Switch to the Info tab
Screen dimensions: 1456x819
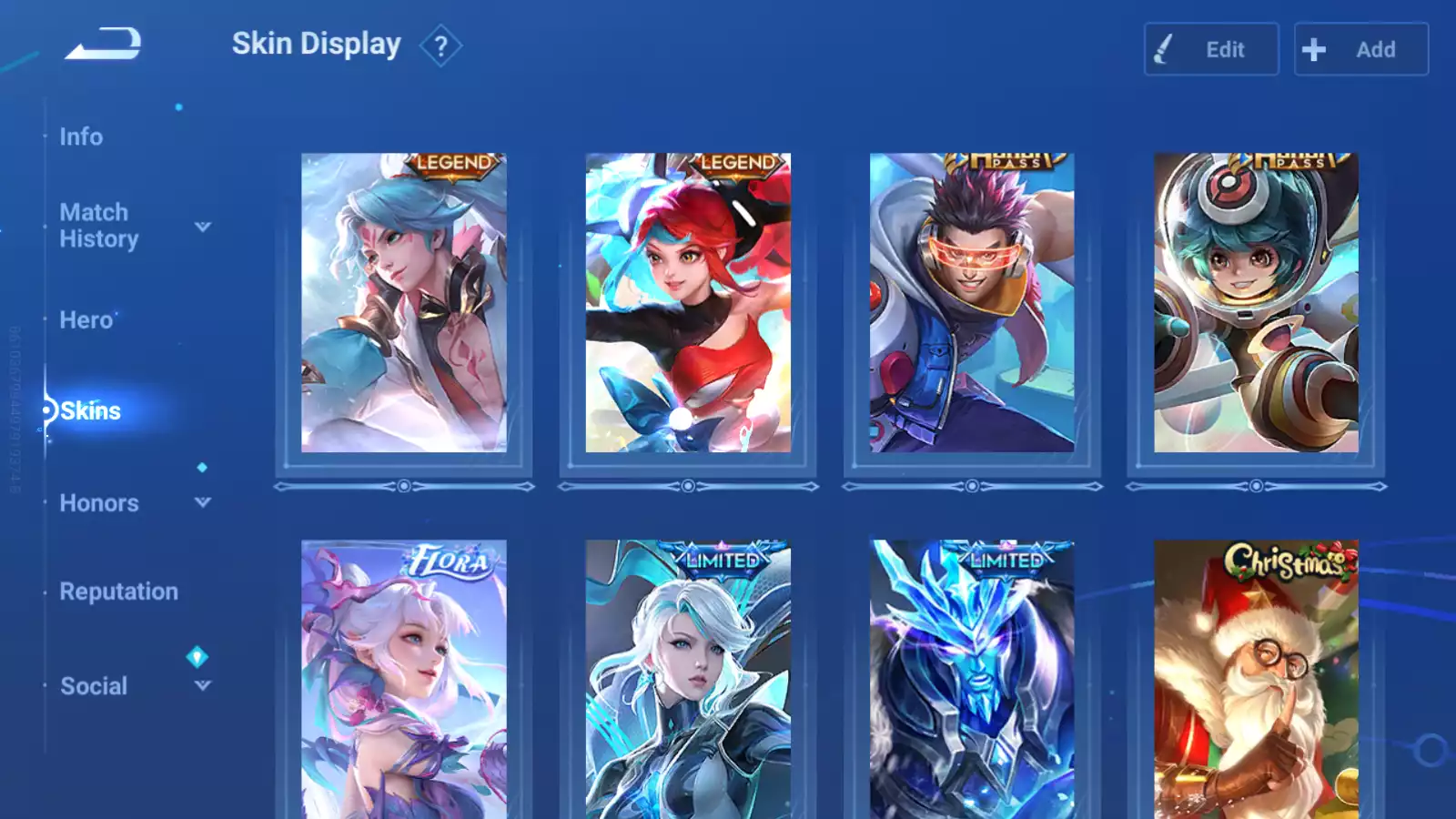(x=81, y=136)
